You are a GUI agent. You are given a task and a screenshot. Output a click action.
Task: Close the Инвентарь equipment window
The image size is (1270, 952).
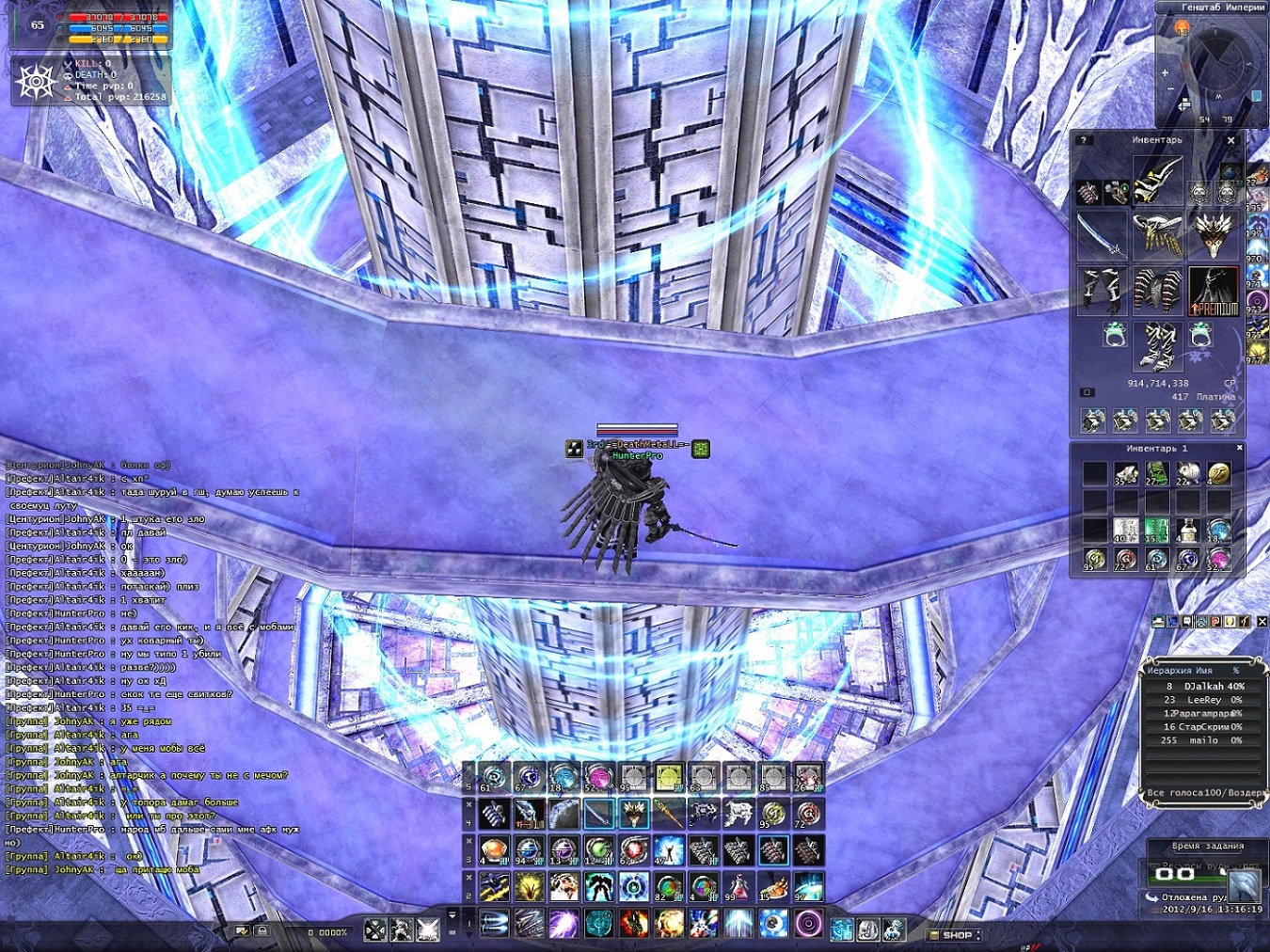(1230, 140)
